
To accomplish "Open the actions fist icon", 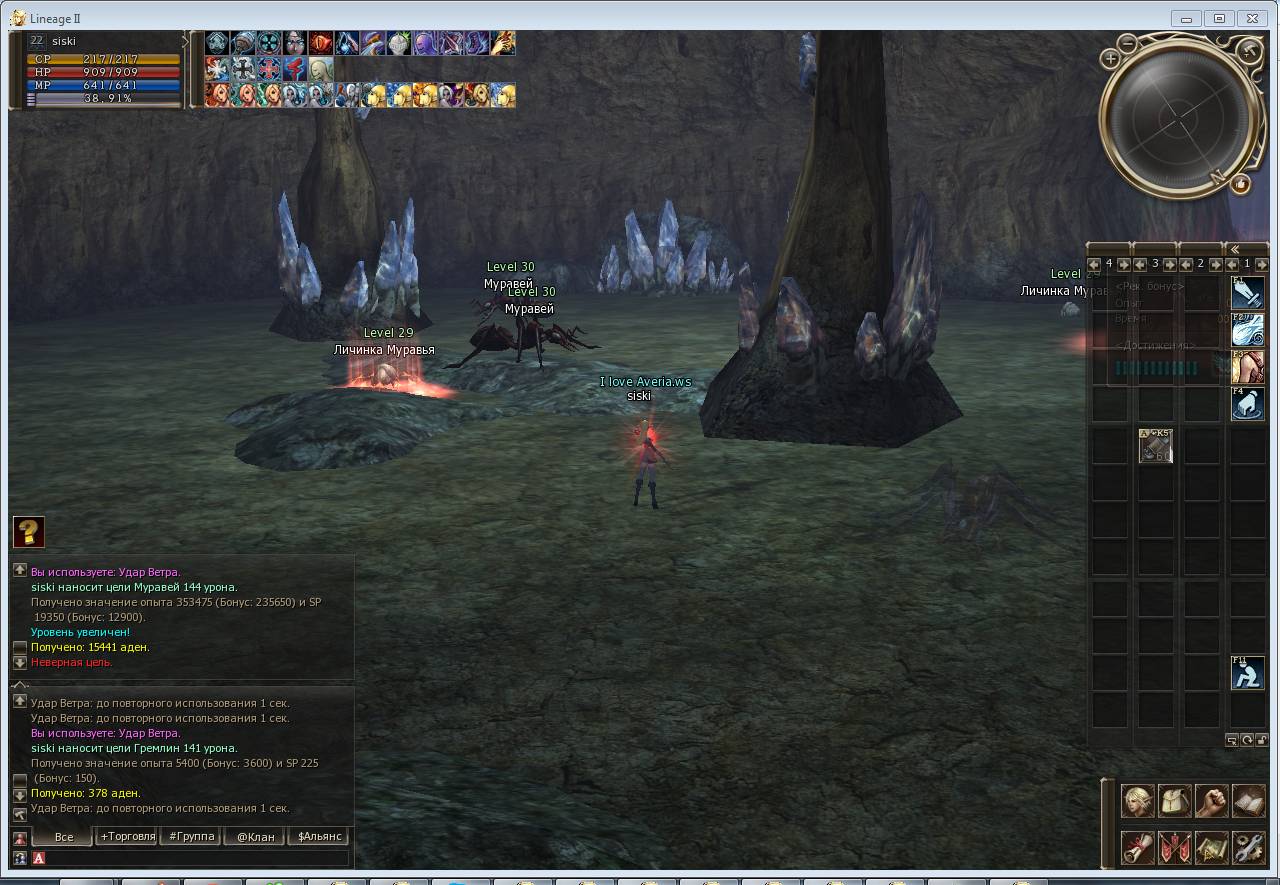I will [1211, 802].
